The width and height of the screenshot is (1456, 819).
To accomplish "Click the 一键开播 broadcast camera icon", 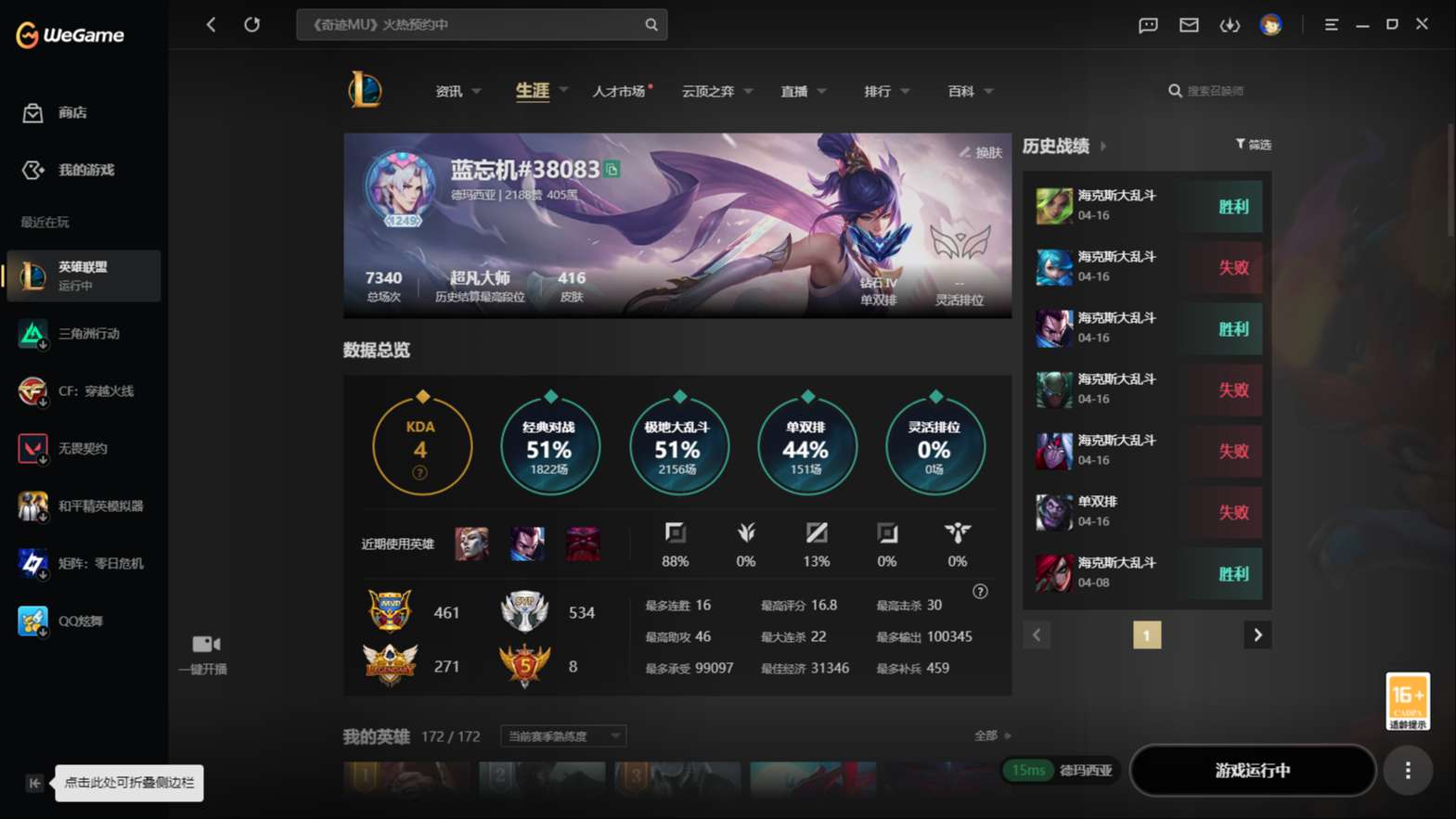I will pyautogui.click(x=204, y=644).
